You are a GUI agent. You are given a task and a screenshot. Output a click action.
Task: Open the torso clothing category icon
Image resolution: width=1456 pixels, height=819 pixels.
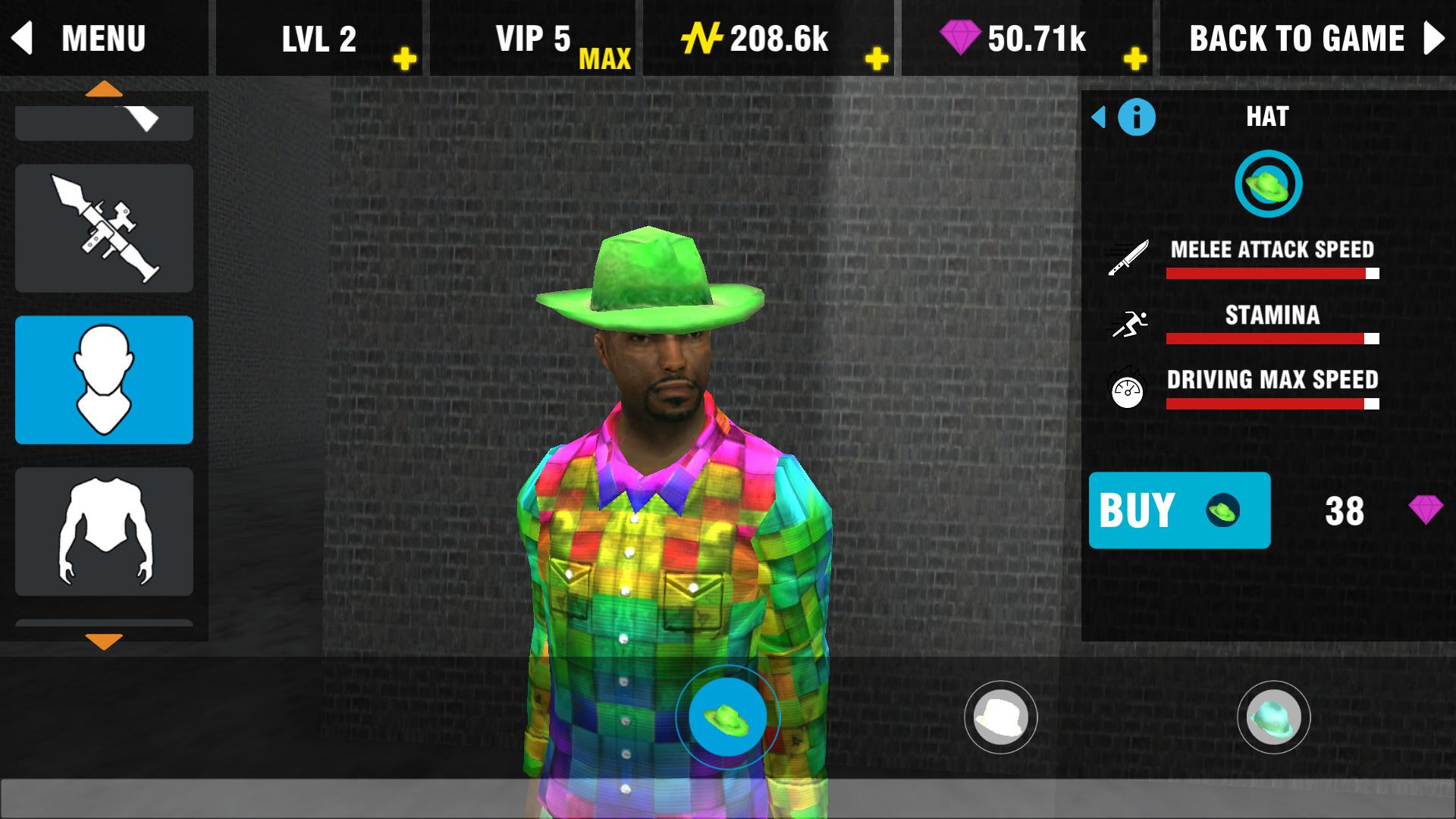pyautogui.click(x=103, y=531)
